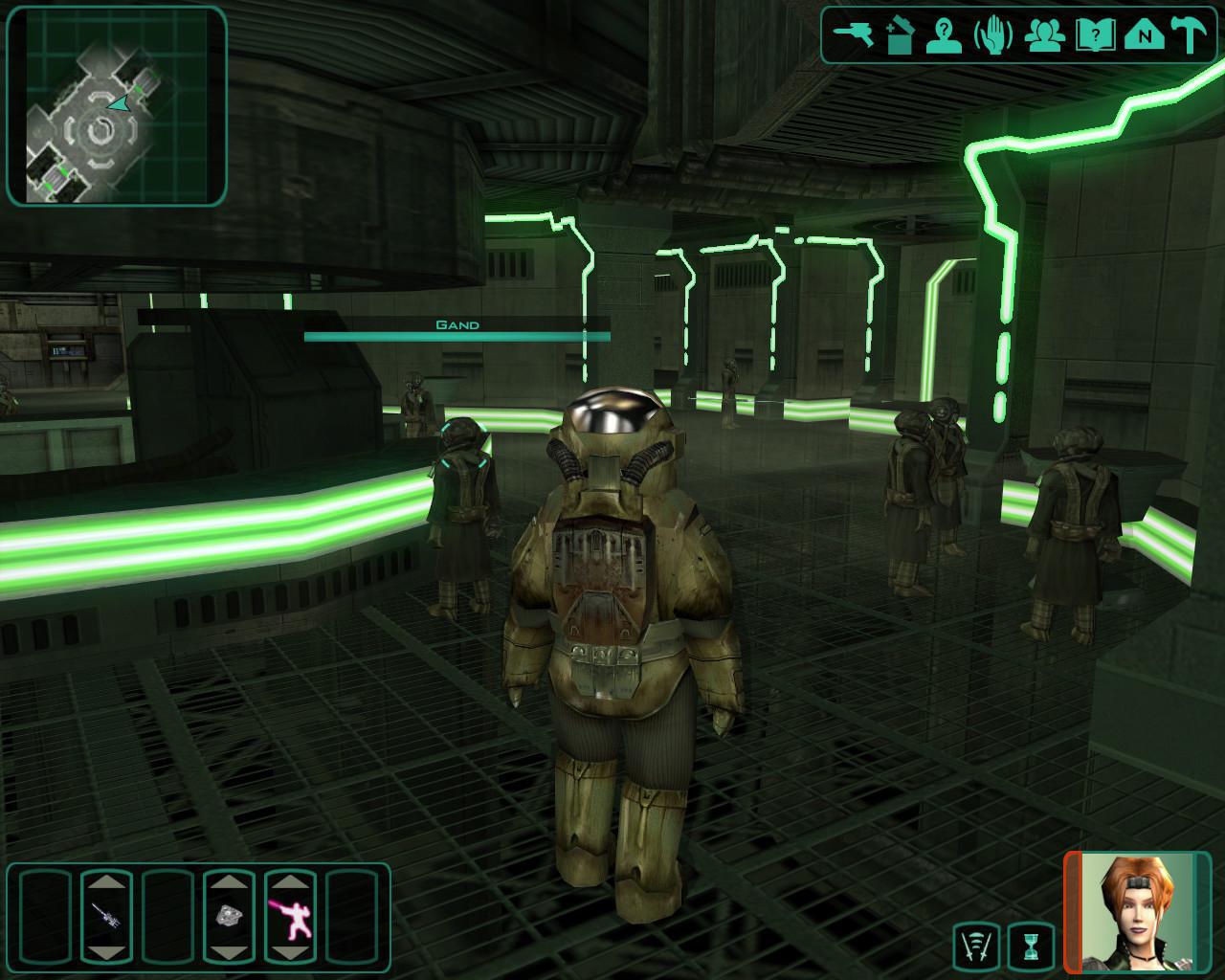This screenshot has height=980, width=1225.
Task: Click the hourglass pause button
Action: coord(1031,947)
